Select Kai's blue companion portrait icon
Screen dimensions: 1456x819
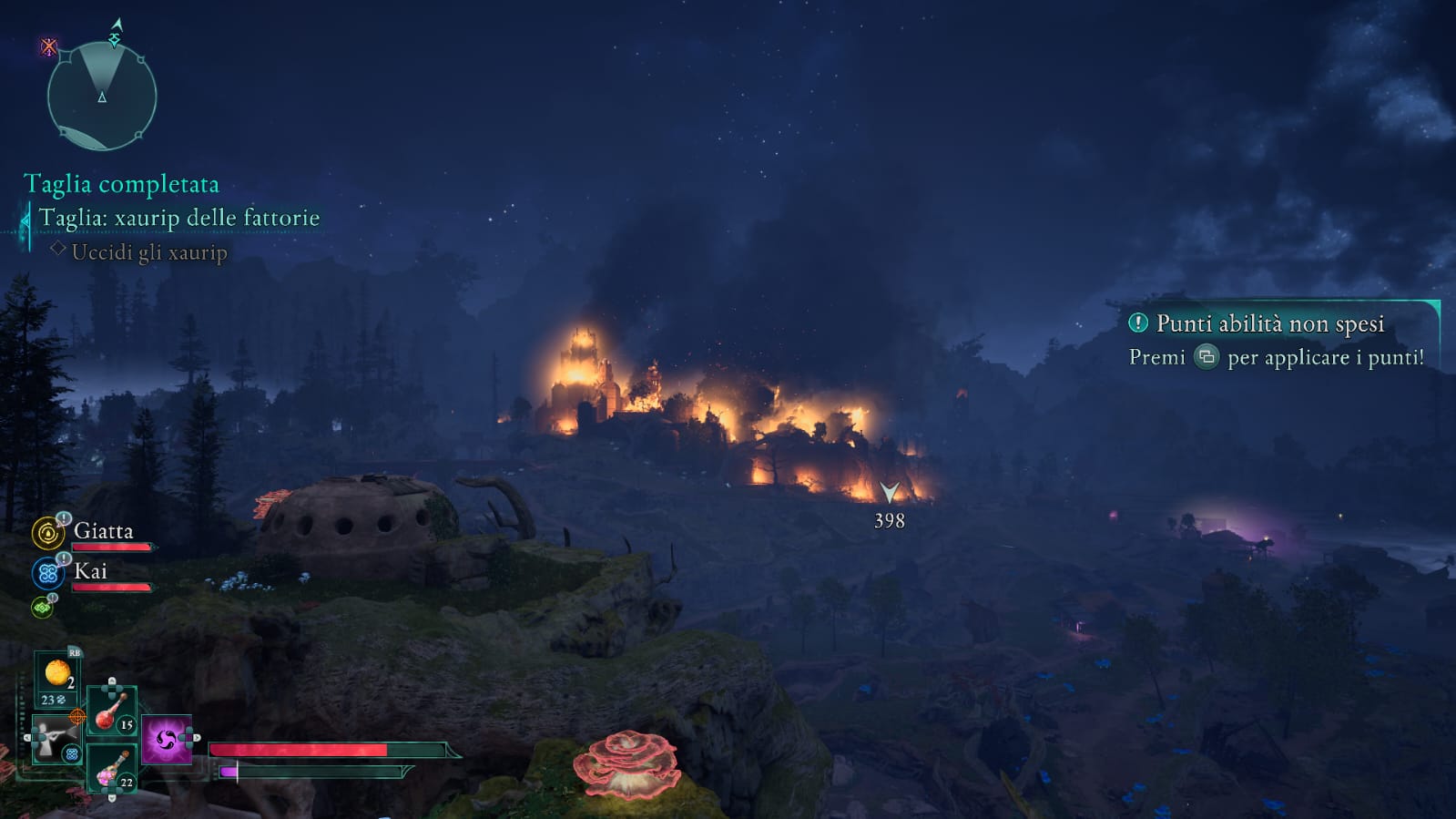[47, 573]
